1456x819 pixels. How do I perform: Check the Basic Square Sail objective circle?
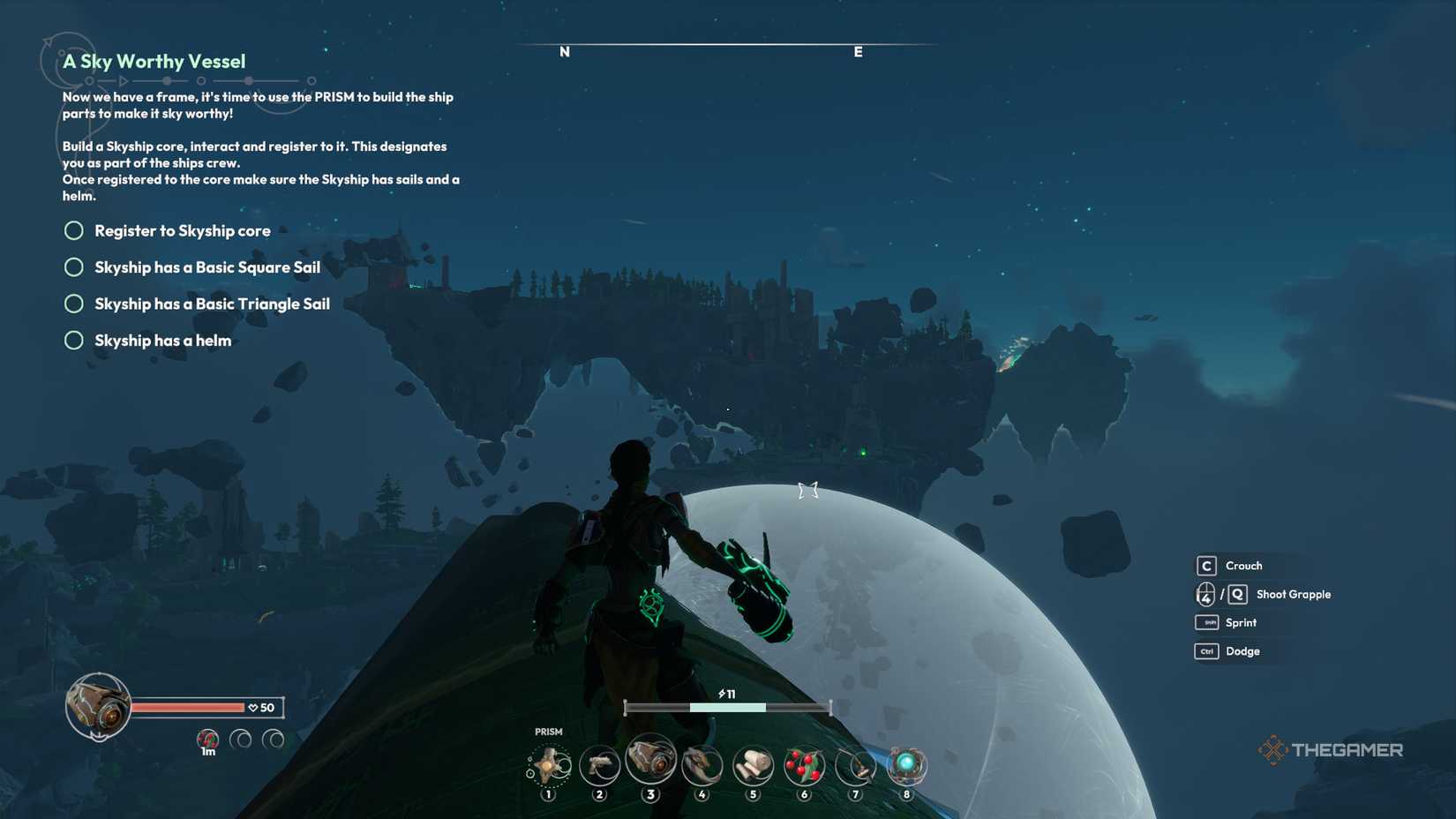74,267
